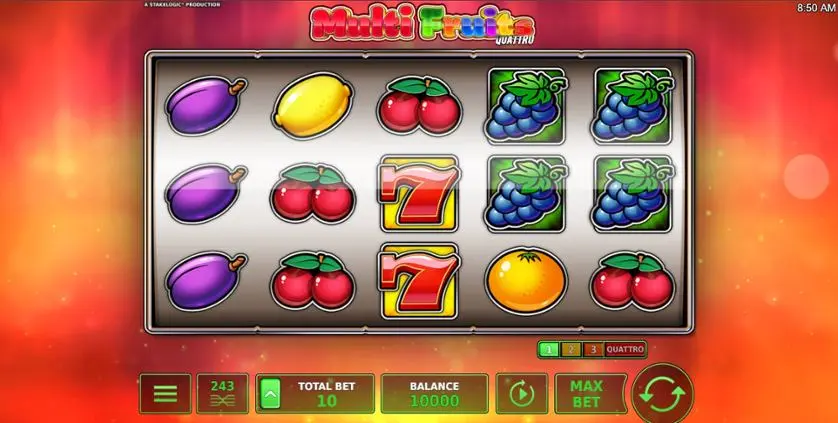Image resolution: width=838 pixels, height=423 pixels.
Task: Select reel mode 1
Action: click(548, 350)
